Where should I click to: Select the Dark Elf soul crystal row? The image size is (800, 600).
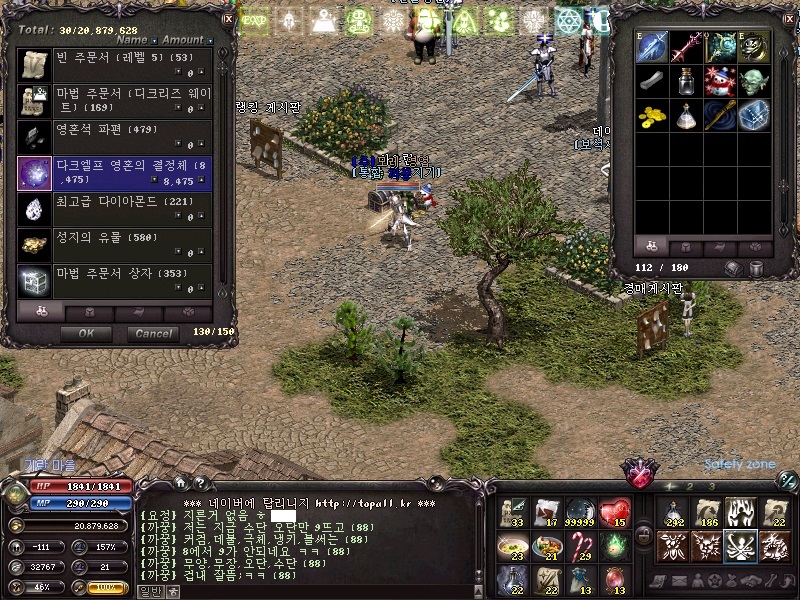116,173
